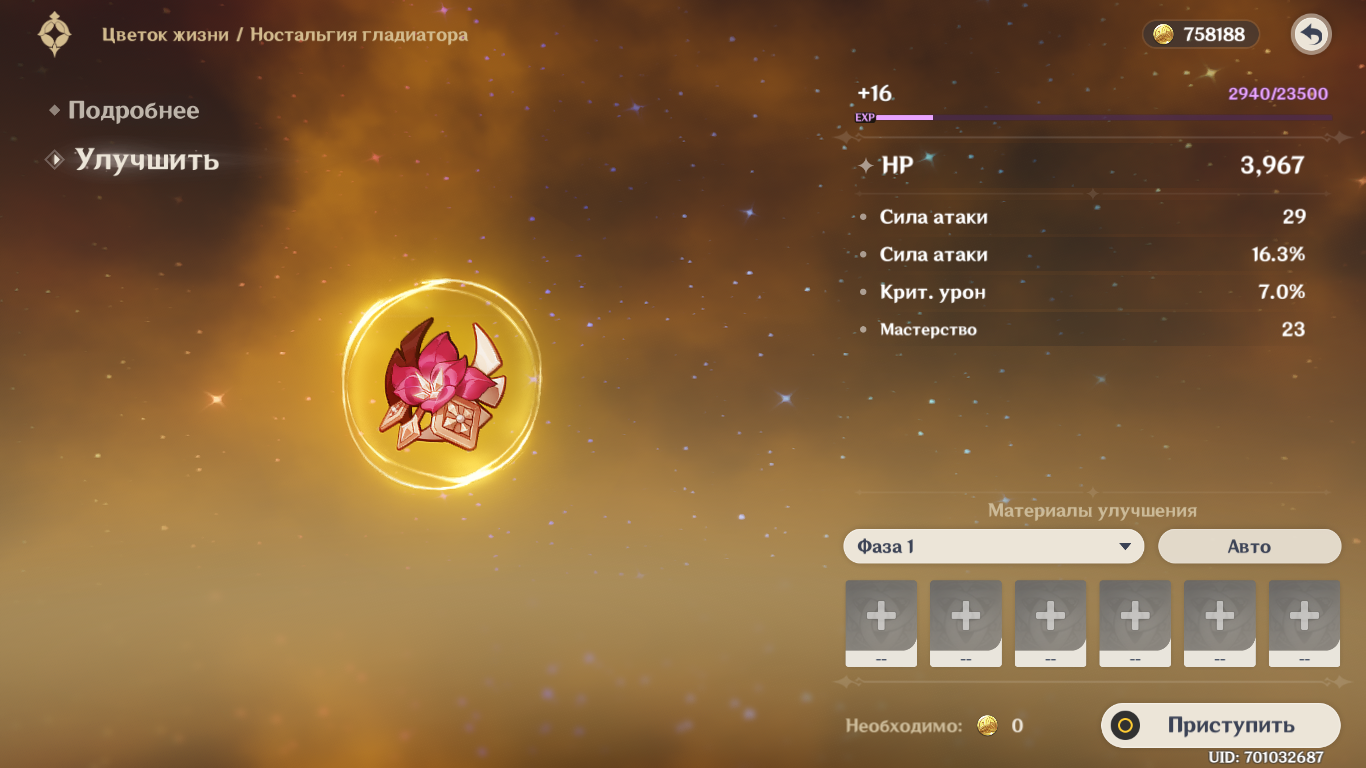Open the Фаза 1 dropdown
The image size is (1366, 768).
point(993,547)
